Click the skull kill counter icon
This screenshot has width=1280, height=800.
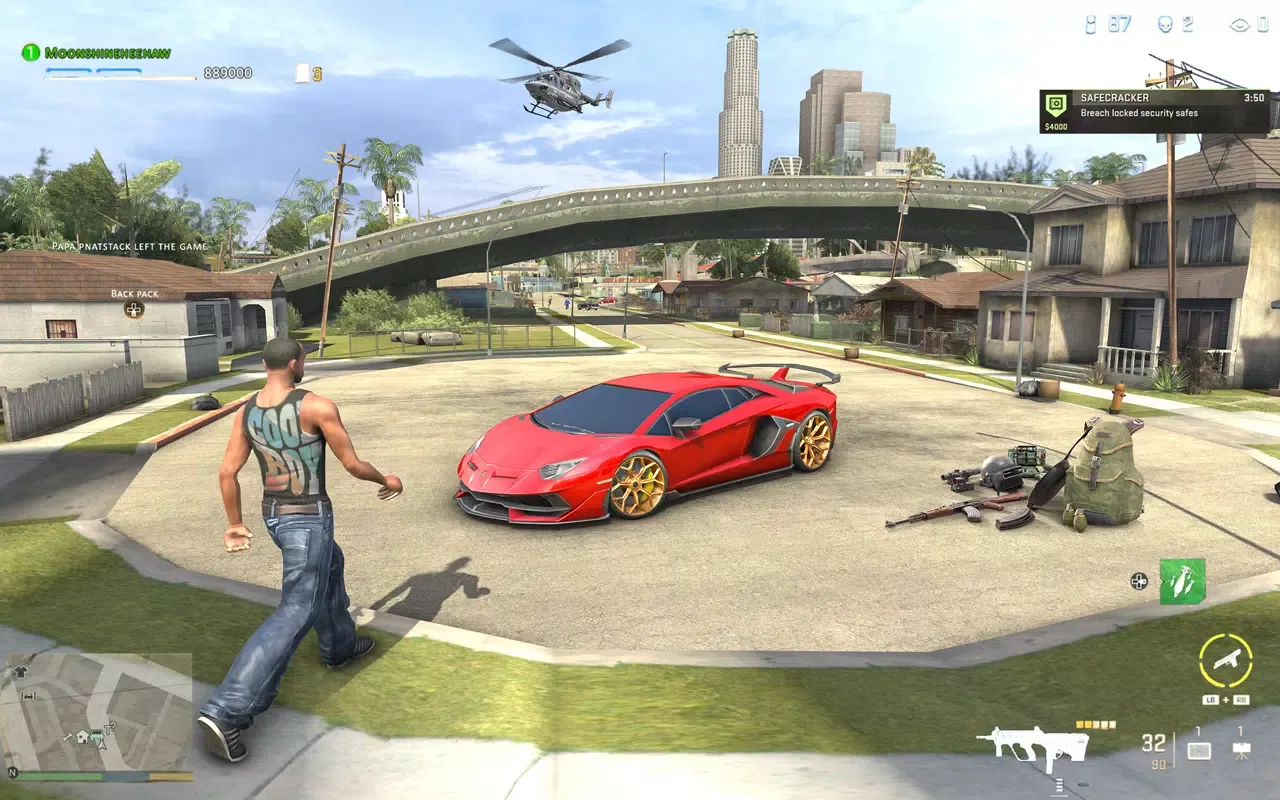point(1167,25)
